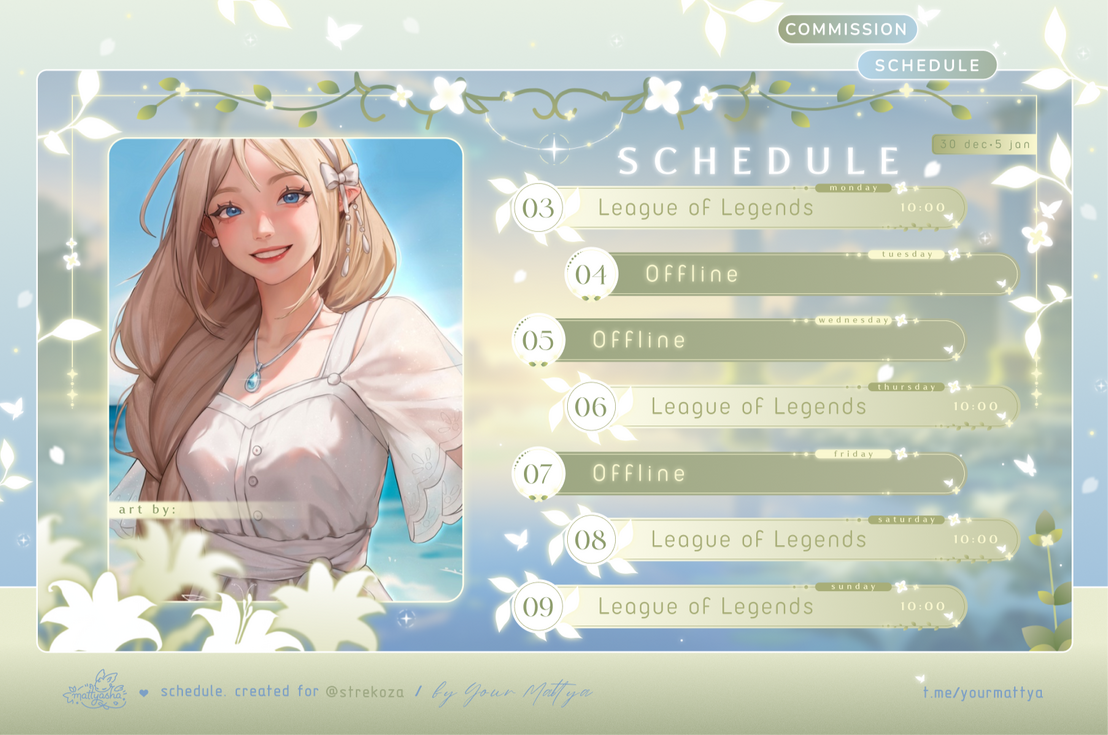Select the Friday 07 Offline row
The image size is (1108, 735).
click(x=740, y=473)
